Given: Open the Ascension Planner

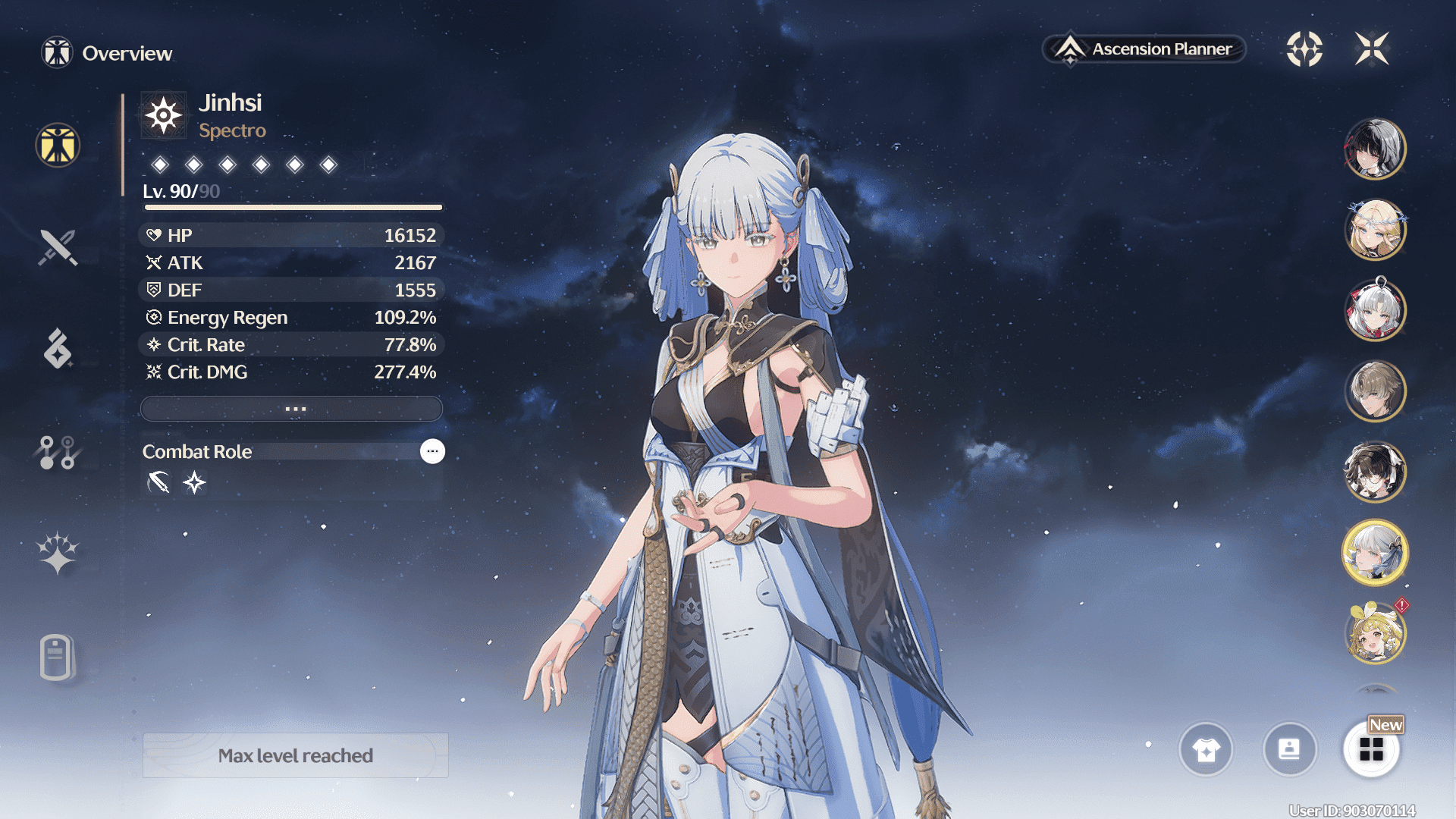Looking at the screenshot, I should pos(1145,49).
